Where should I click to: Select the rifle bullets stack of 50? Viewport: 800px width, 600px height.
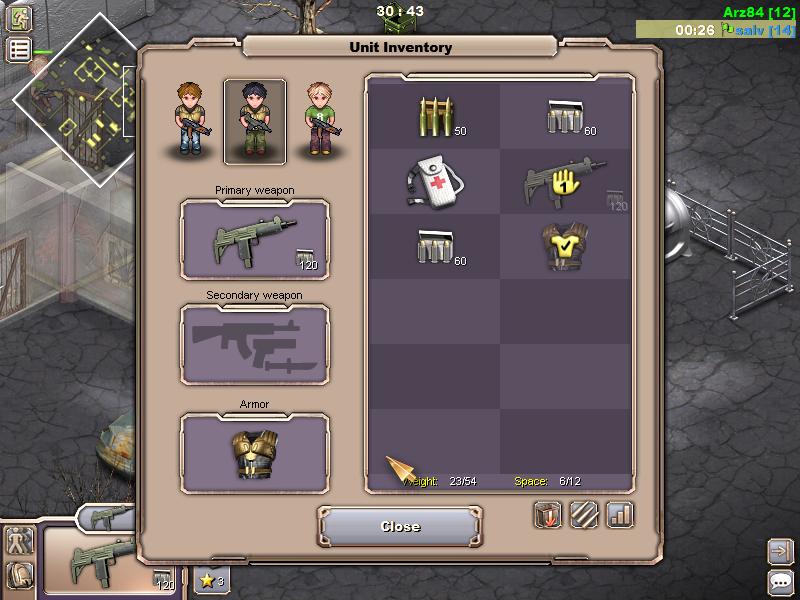[435, 117]
